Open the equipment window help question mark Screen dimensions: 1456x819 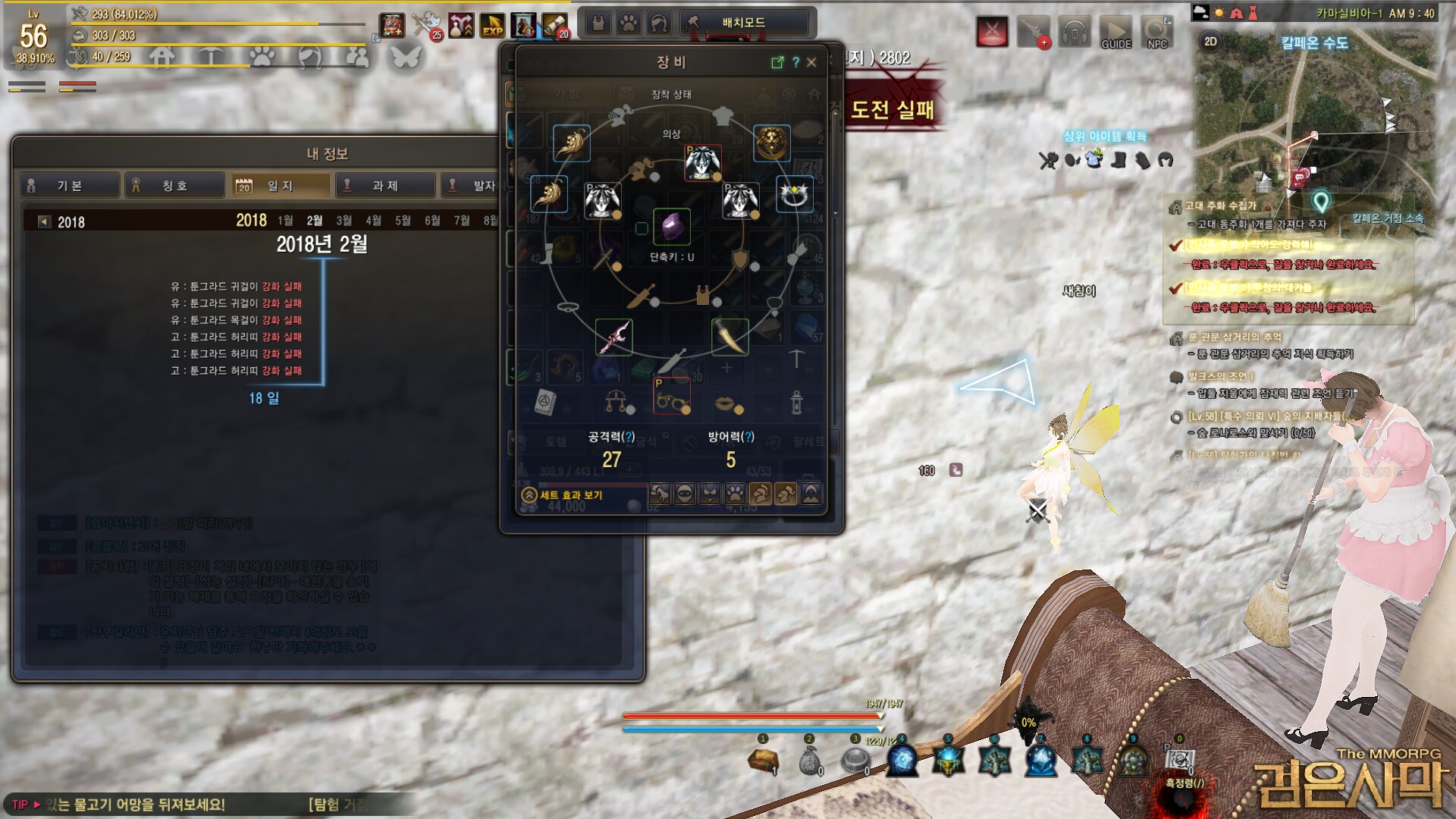coord(795,62)
